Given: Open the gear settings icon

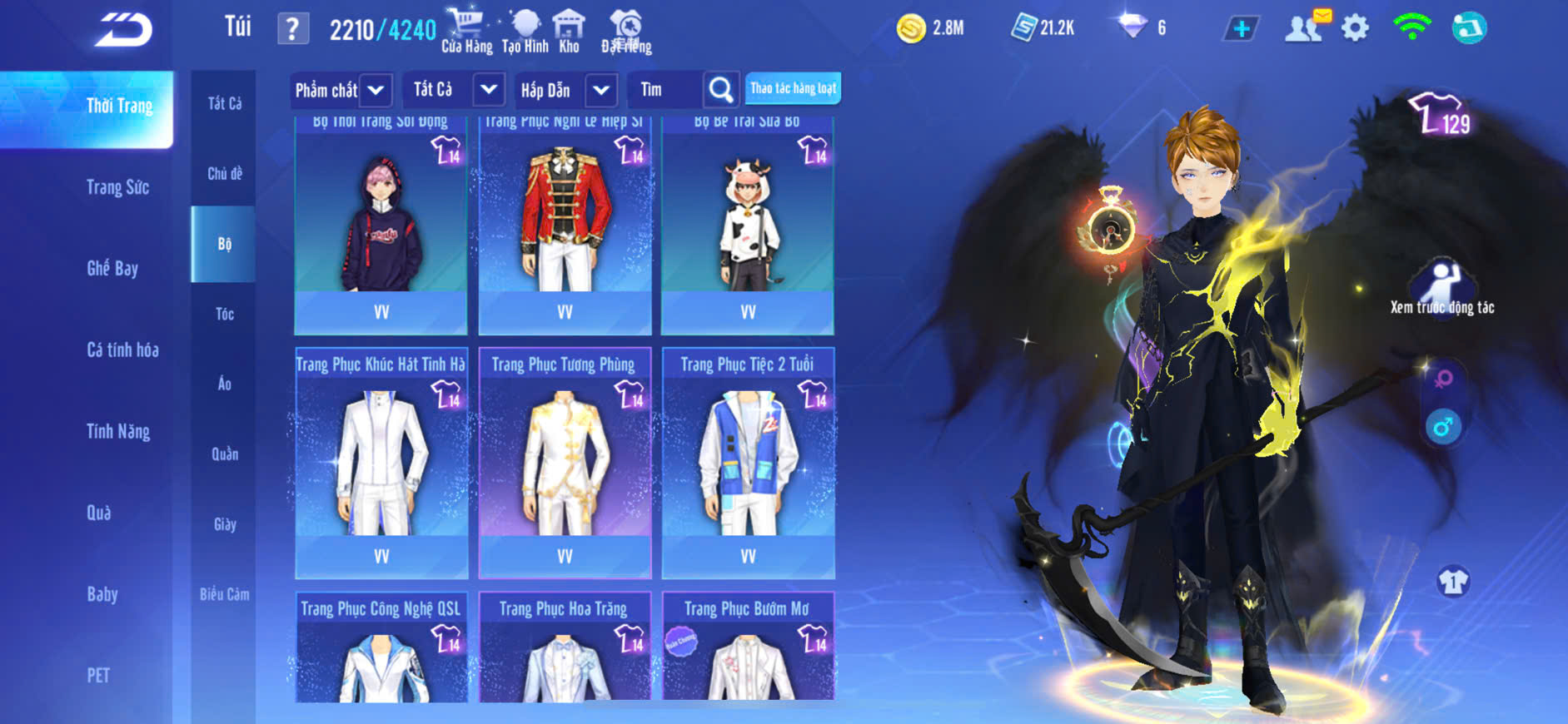Looking at the screenshot, I should click(1355, 28).
